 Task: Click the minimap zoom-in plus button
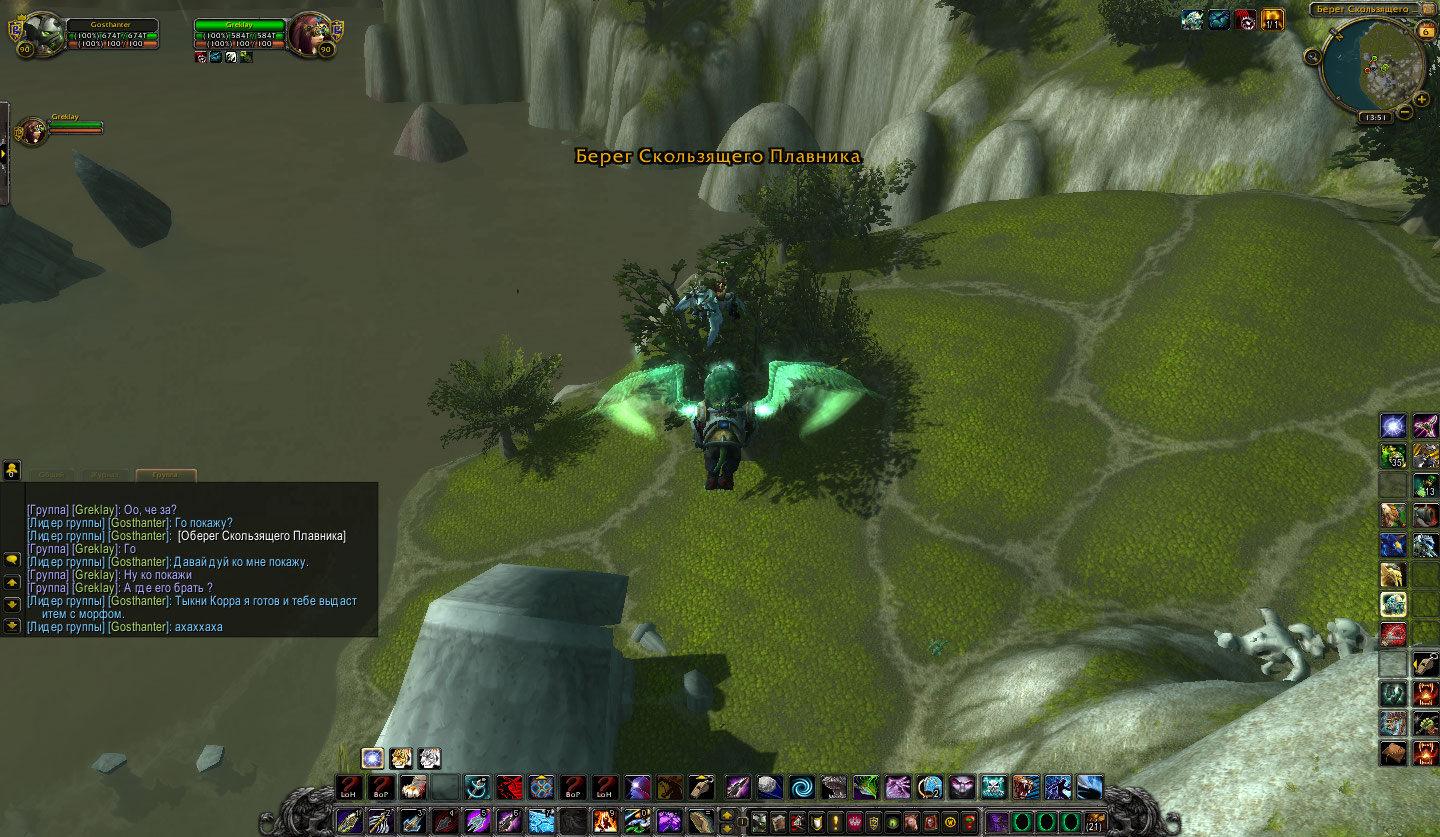[x=1421, y=99]
